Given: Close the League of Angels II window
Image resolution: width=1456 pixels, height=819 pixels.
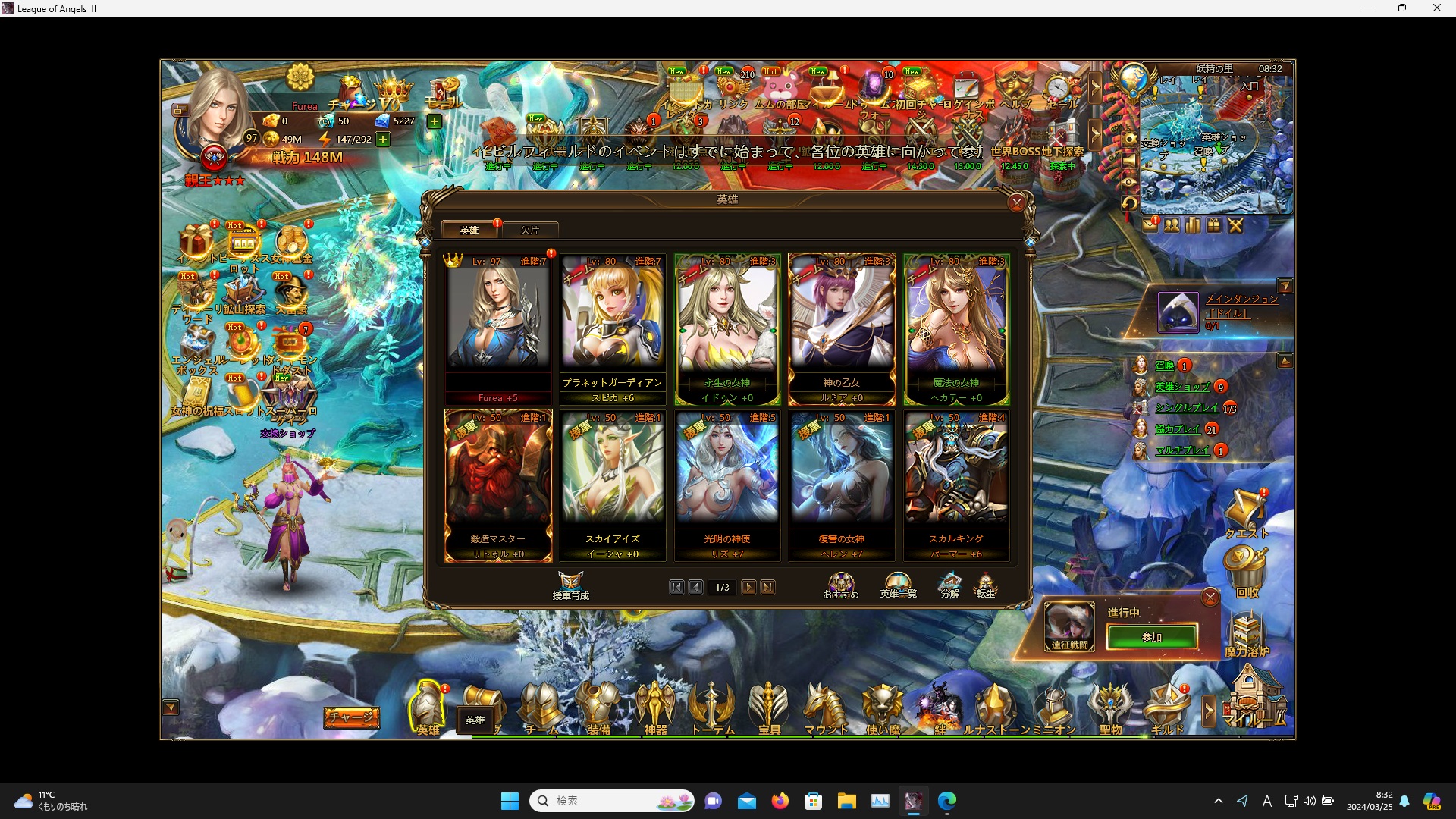Looking at the screenshot, I should pos(1436,8).
